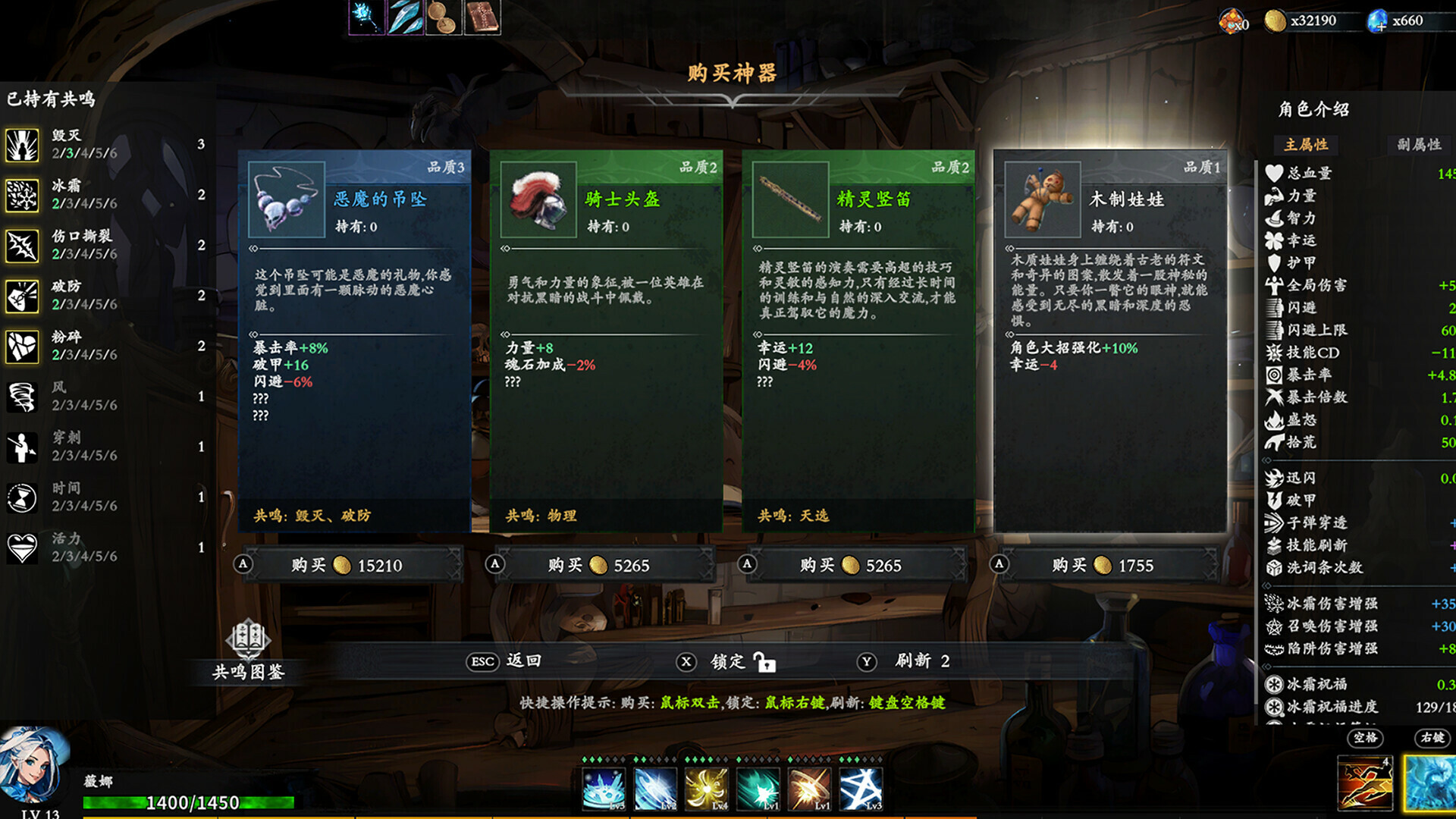Expand the 穿刺 resonance entry

coord(22,449)
